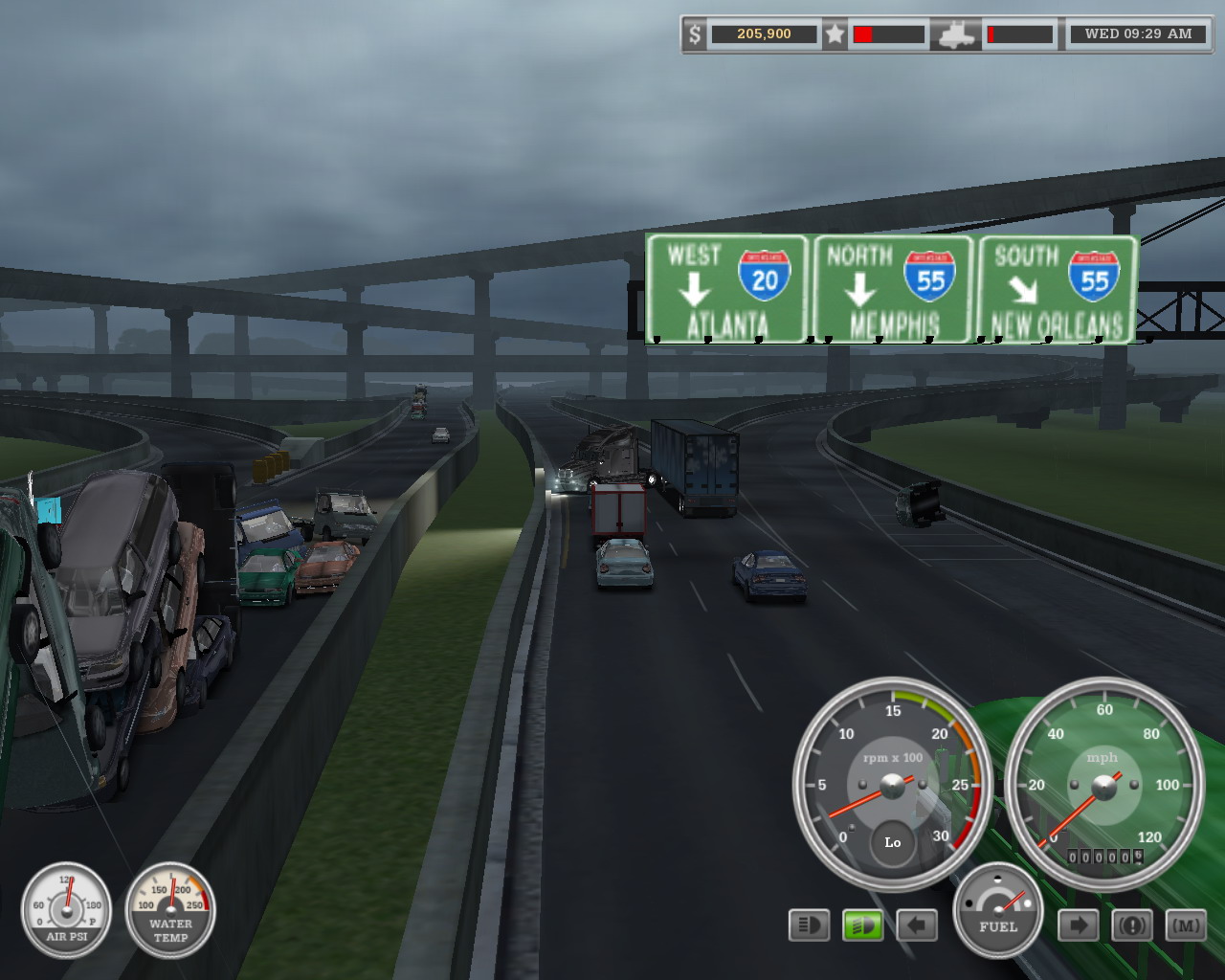Toggle the green low beam headlights button
Viewport: 1225px width, 980px height.
[x=862, y=925]
